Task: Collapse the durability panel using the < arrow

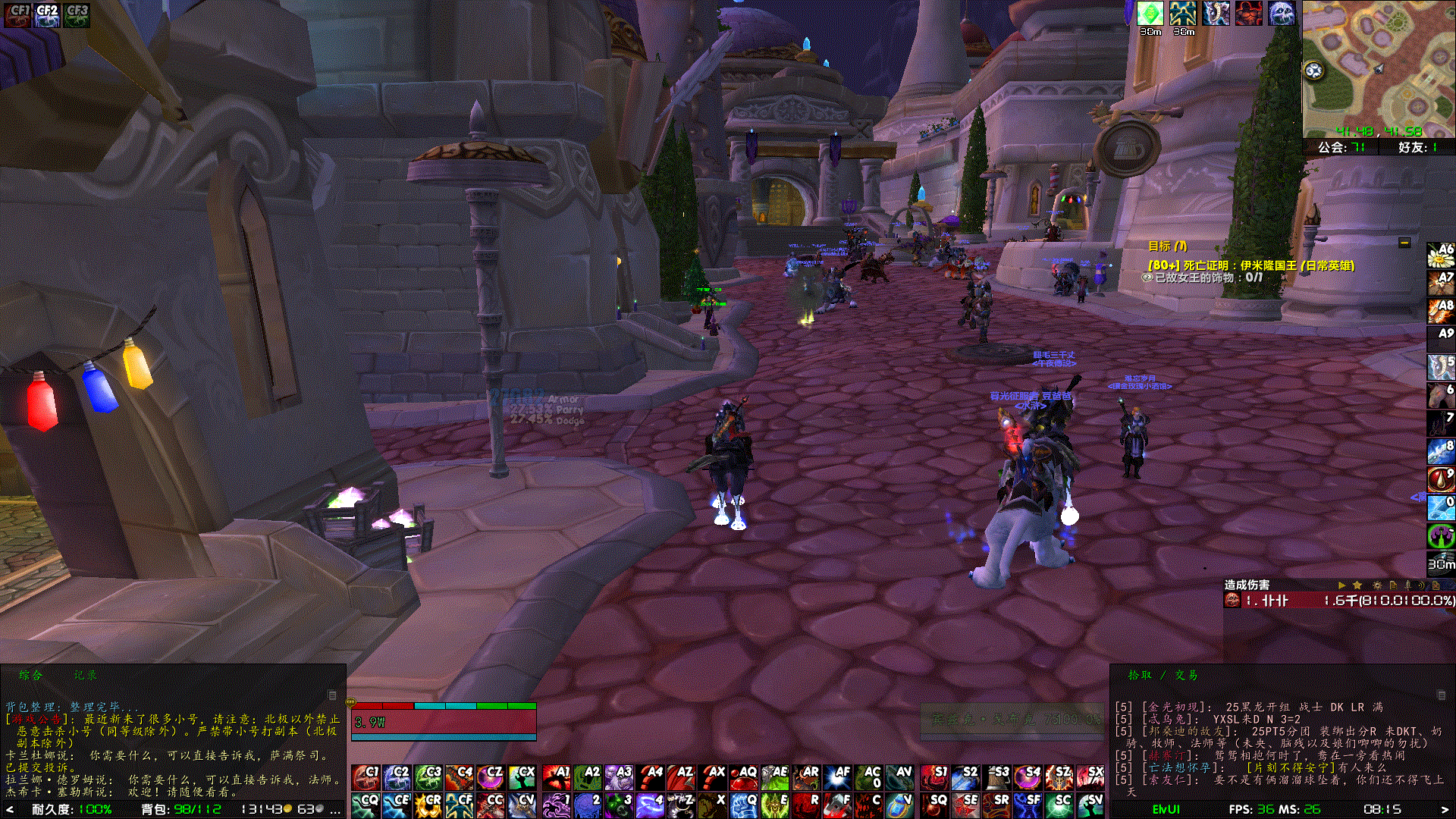Action: point(8,808)
